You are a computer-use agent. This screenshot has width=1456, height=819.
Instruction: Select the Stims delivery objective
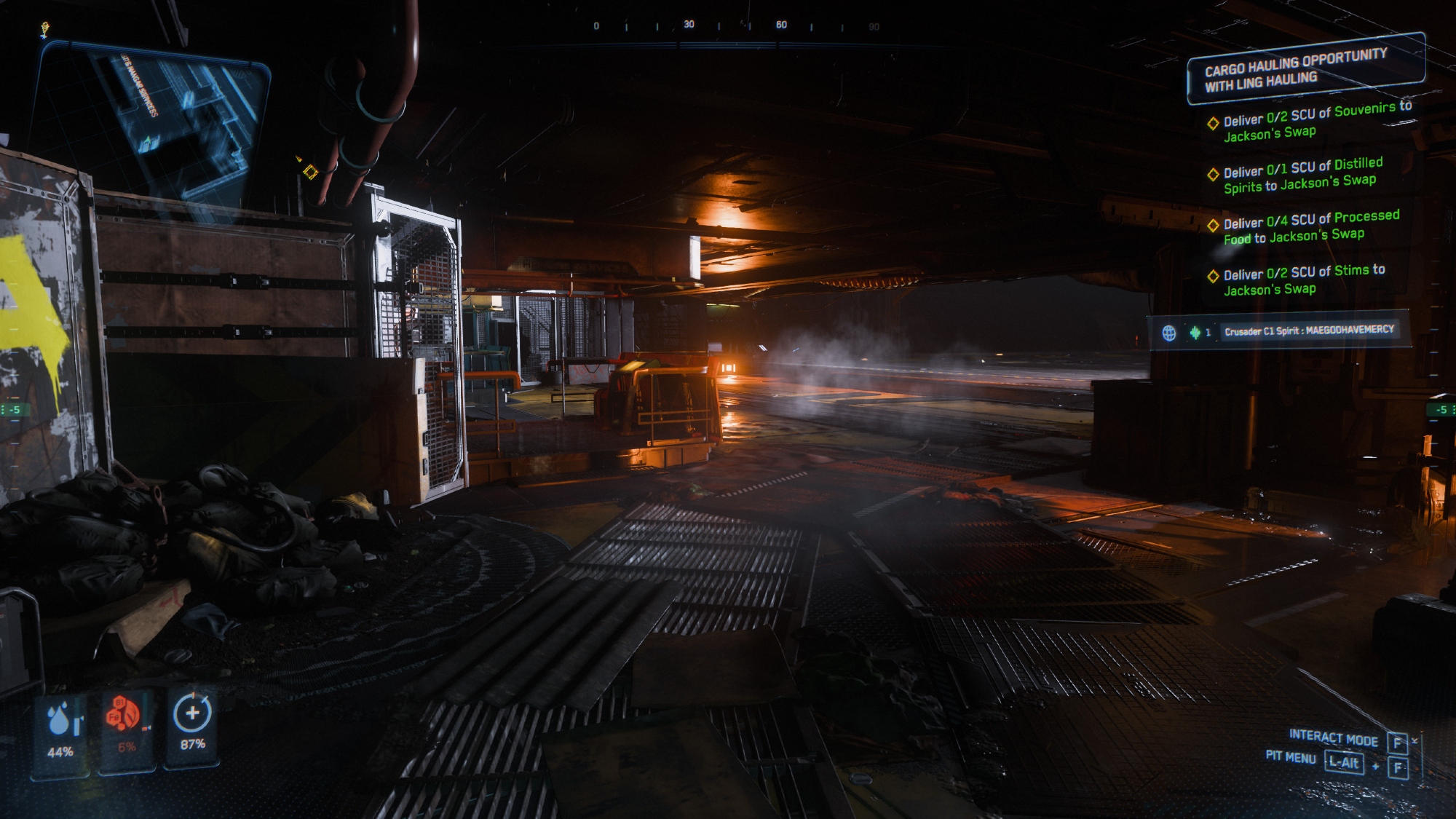coord(1303,280)
